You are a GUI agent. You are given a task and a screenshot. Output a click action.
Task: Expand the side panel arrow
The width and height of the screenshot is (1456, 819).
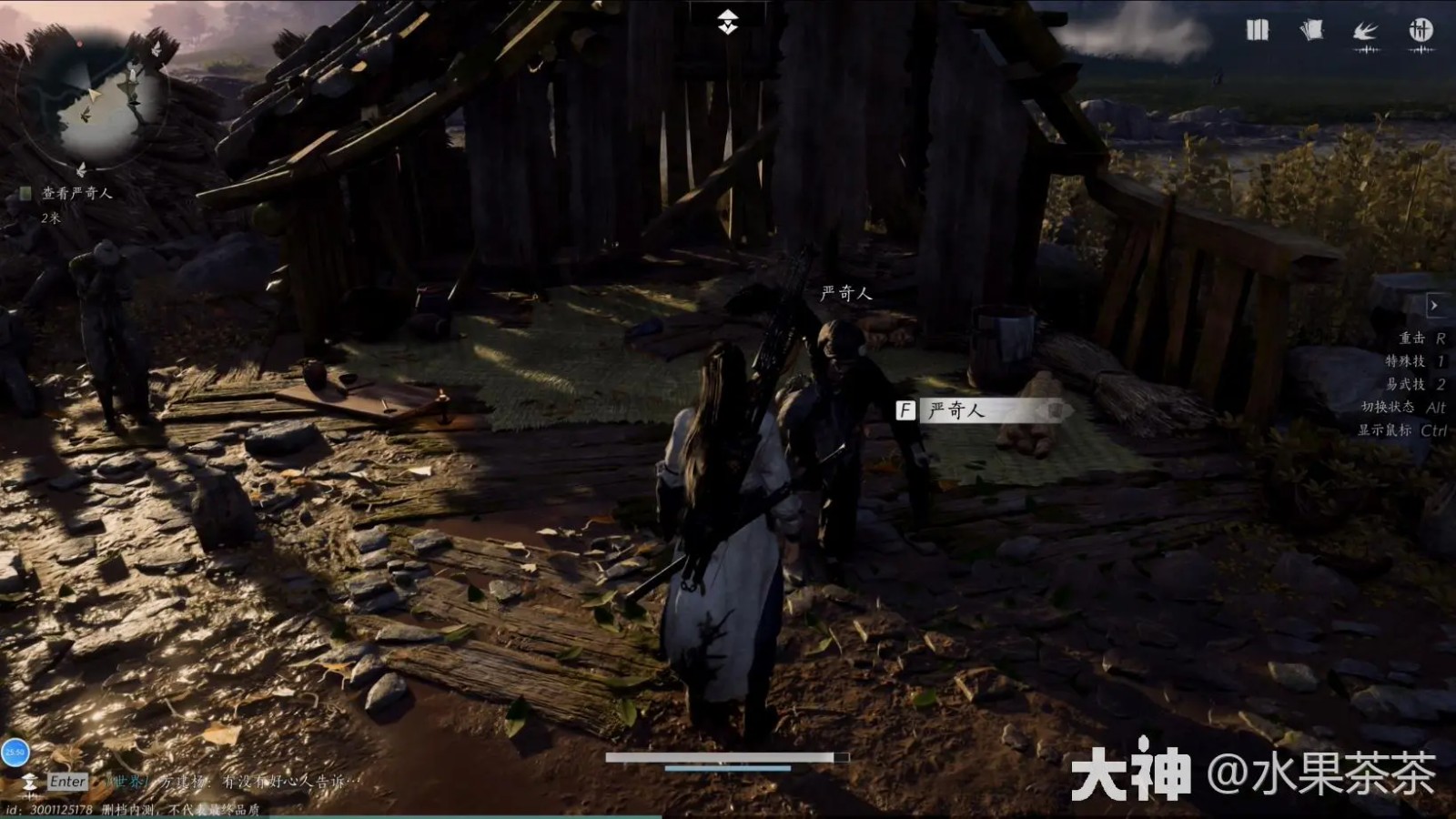[x=1434, y=306]
